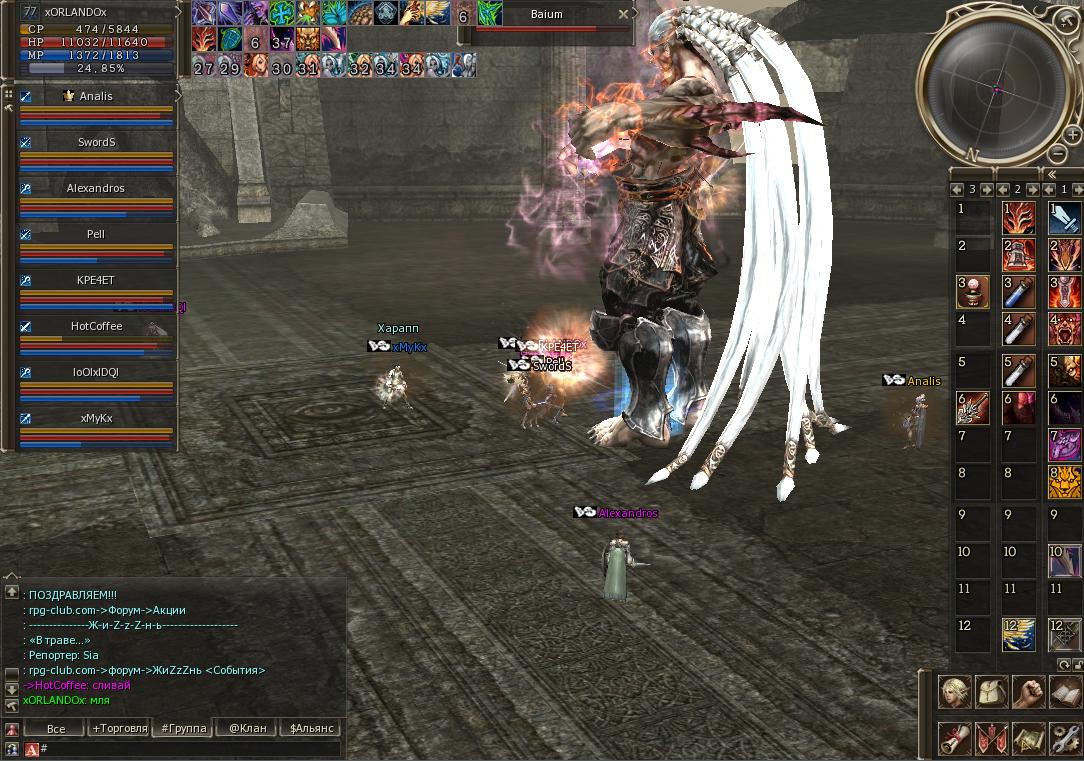
Task: Switch to the #Группа chat tab
Action: click(184, 729)
